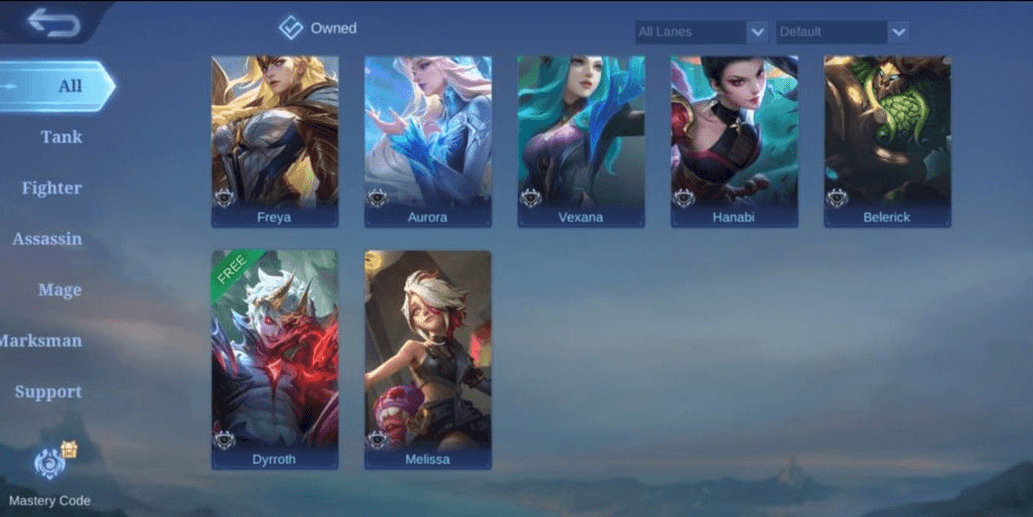
Task: Open the All Lanes dropdown
Action: point(702,32)
